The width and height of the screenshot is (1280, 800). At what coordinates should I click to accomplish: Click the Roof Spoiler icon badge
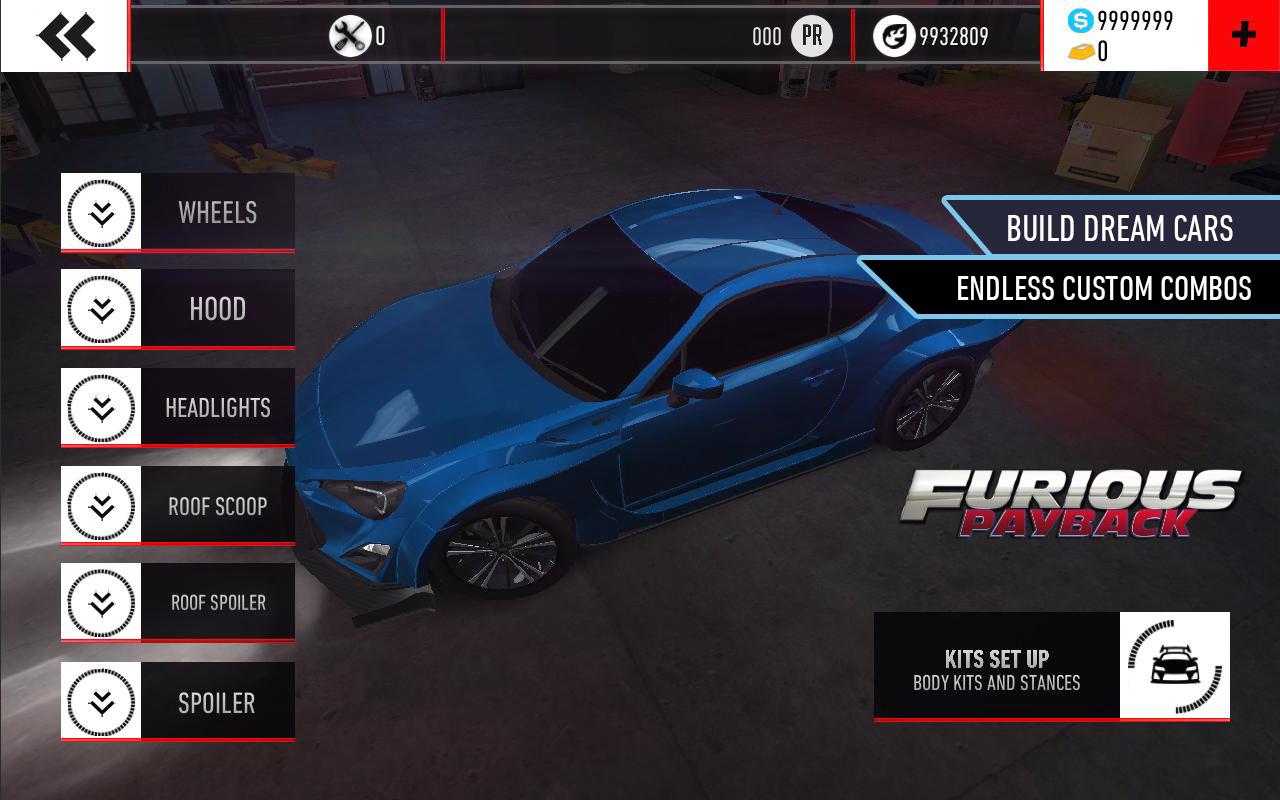click(x=99, y=602)
